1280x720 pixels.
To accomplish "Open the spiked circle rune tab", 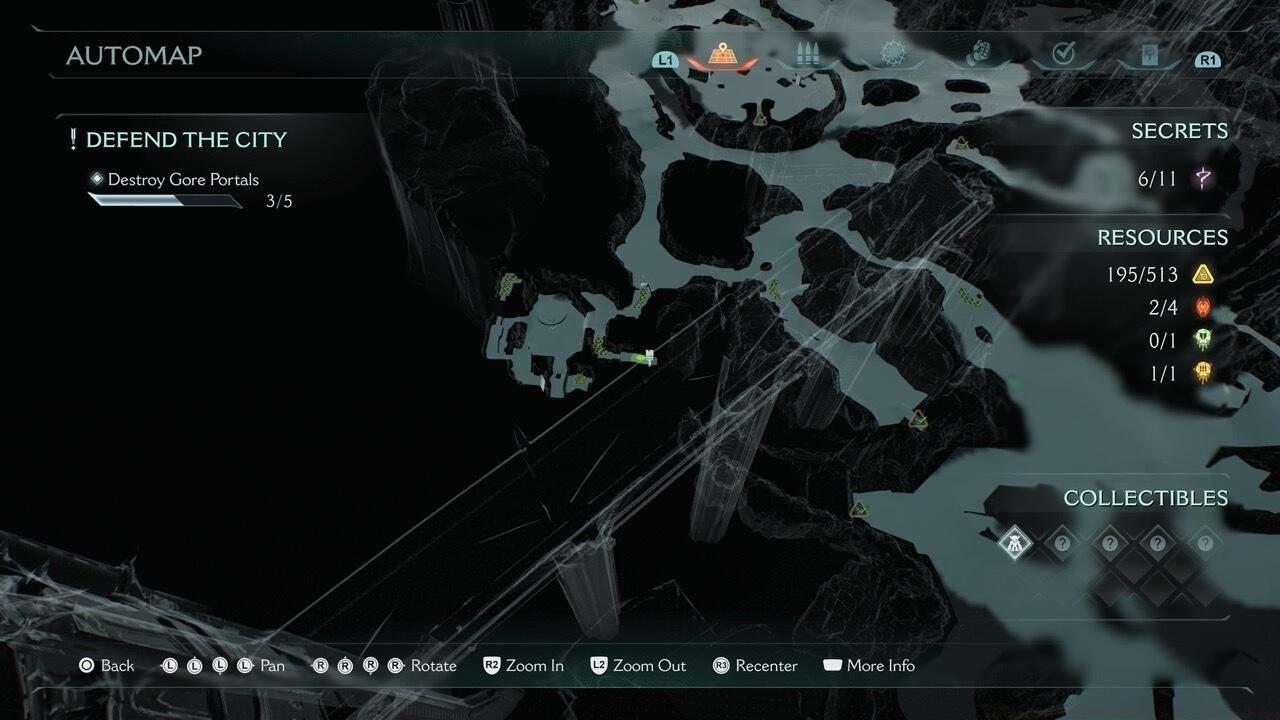I will click(x=892, y=54).
